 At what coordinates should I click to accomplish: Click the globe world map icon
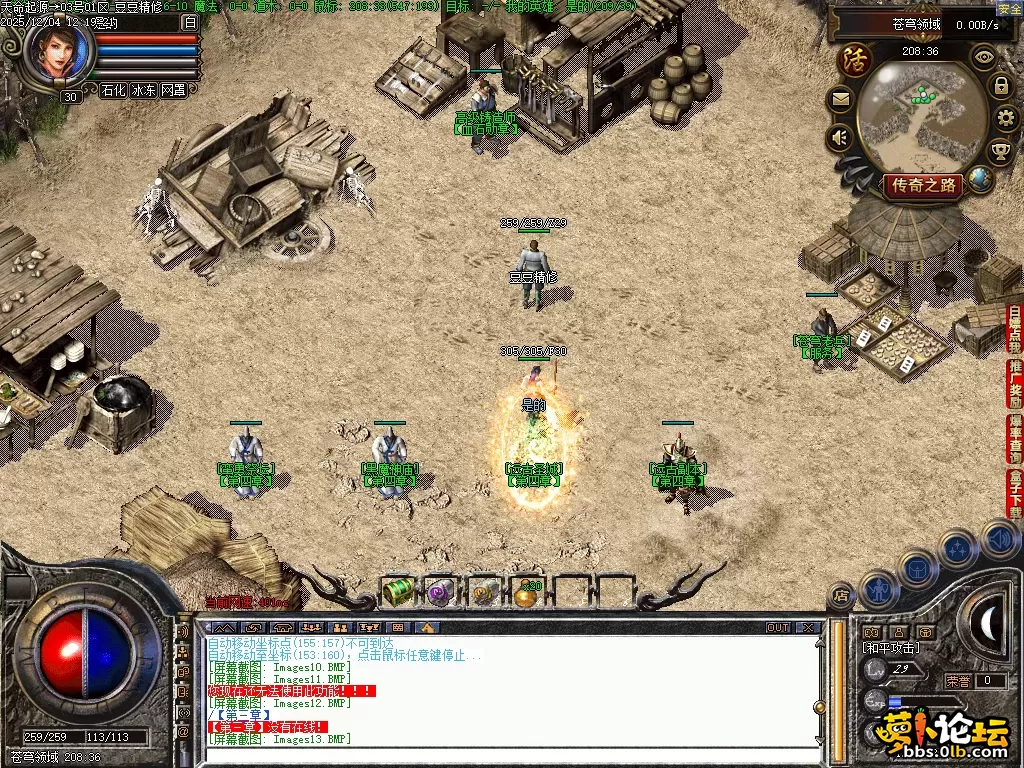tap(981, 180)
